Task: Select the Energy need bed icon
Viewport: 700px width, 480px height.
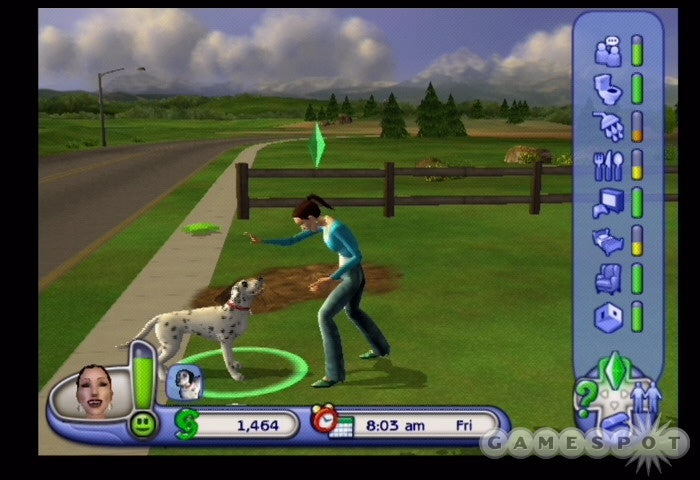Action: coord(607,240)
